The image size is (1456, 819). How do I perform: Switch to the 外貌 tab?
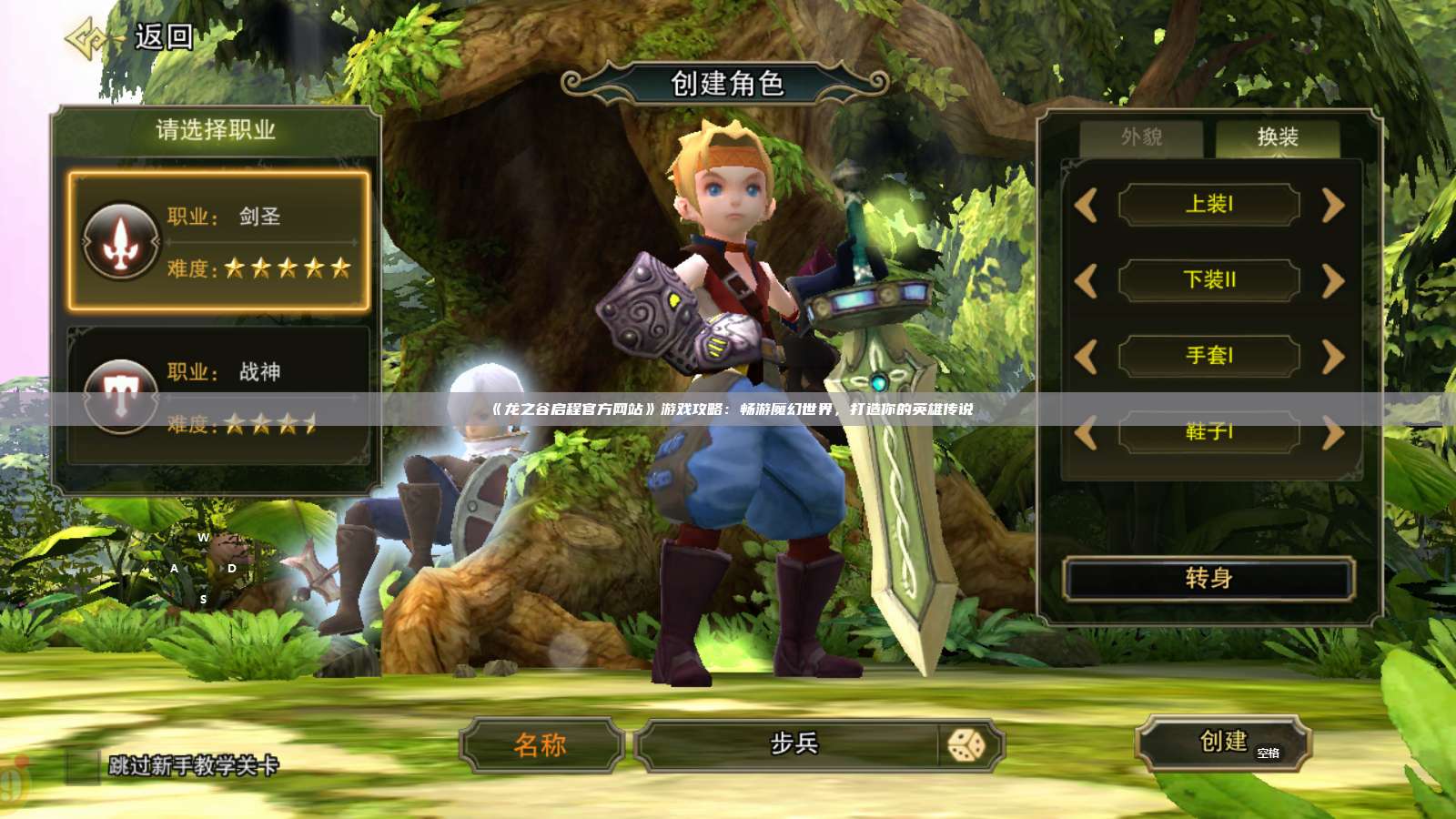(x=1140, y=138)
